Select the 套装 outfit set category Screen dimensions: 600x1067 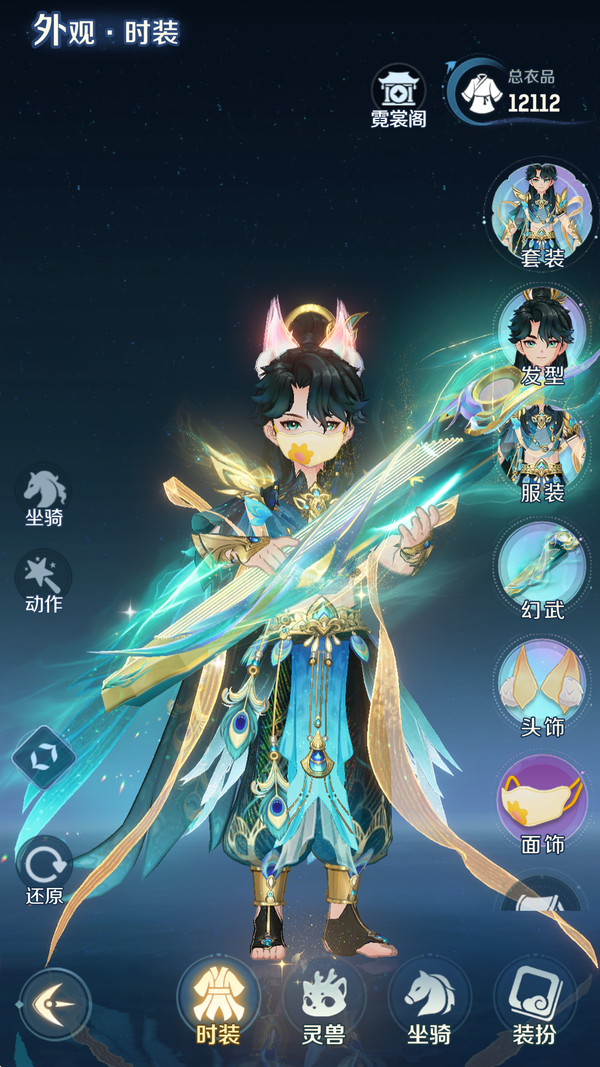point(542,214)
